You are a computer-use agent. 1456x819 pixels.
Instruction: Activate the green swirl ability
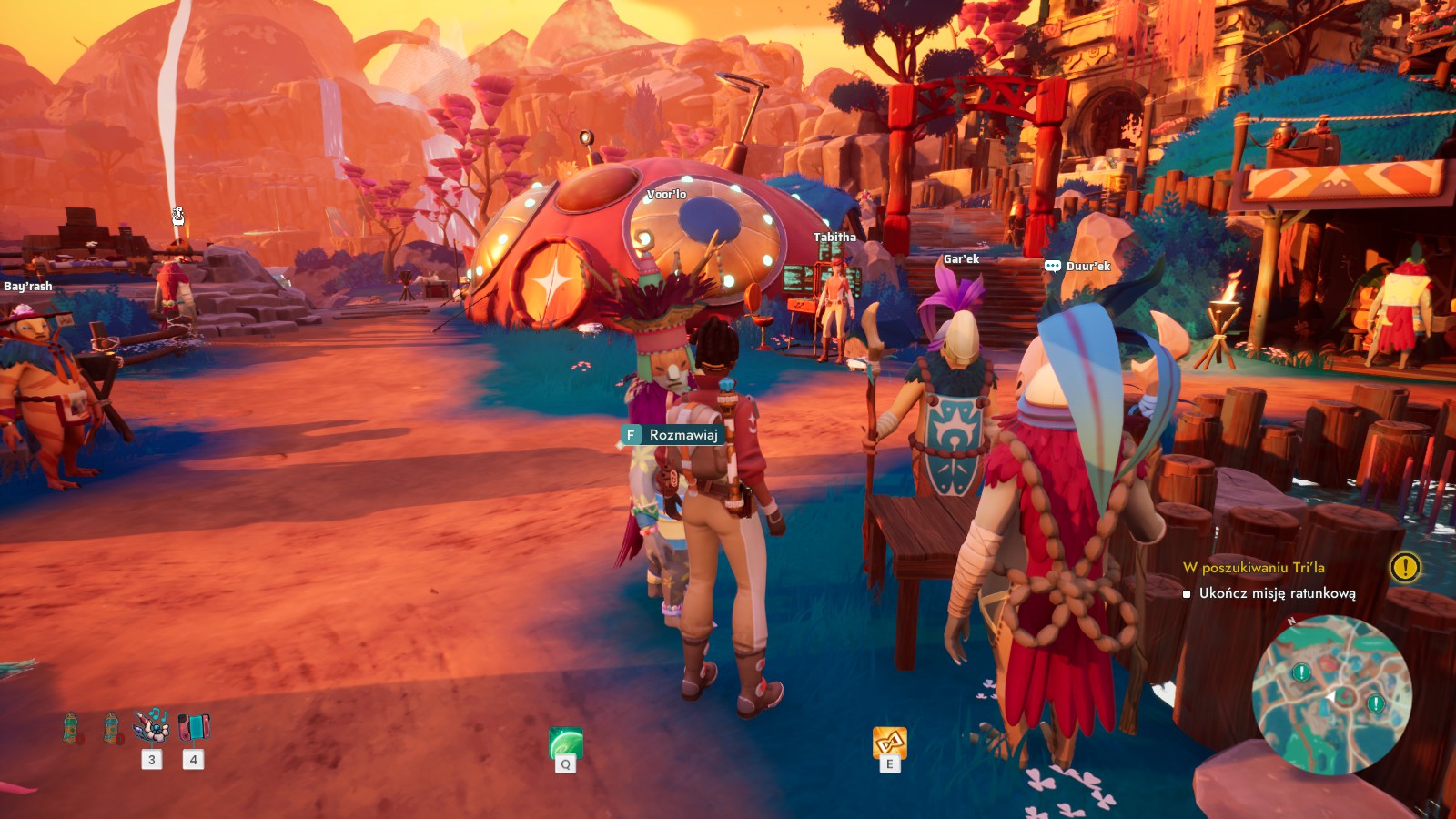[565, 743]
